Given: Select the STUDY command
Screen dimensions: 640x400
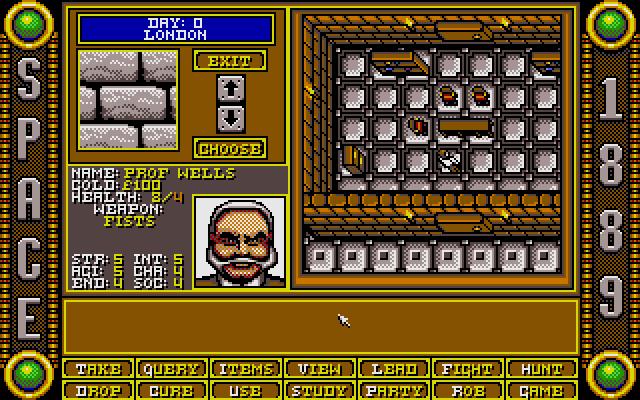Looking at the screenshot, I should tap(320, 390).
